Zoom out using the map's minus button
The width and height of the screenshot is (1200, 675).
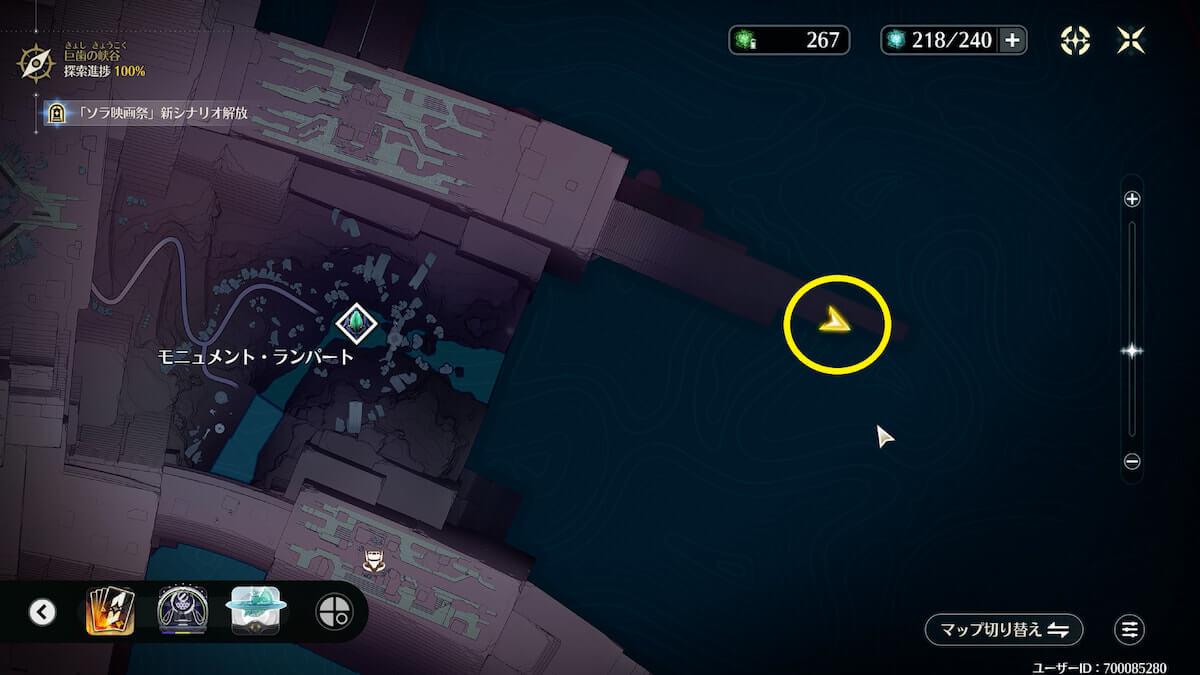coord(1132,462)
